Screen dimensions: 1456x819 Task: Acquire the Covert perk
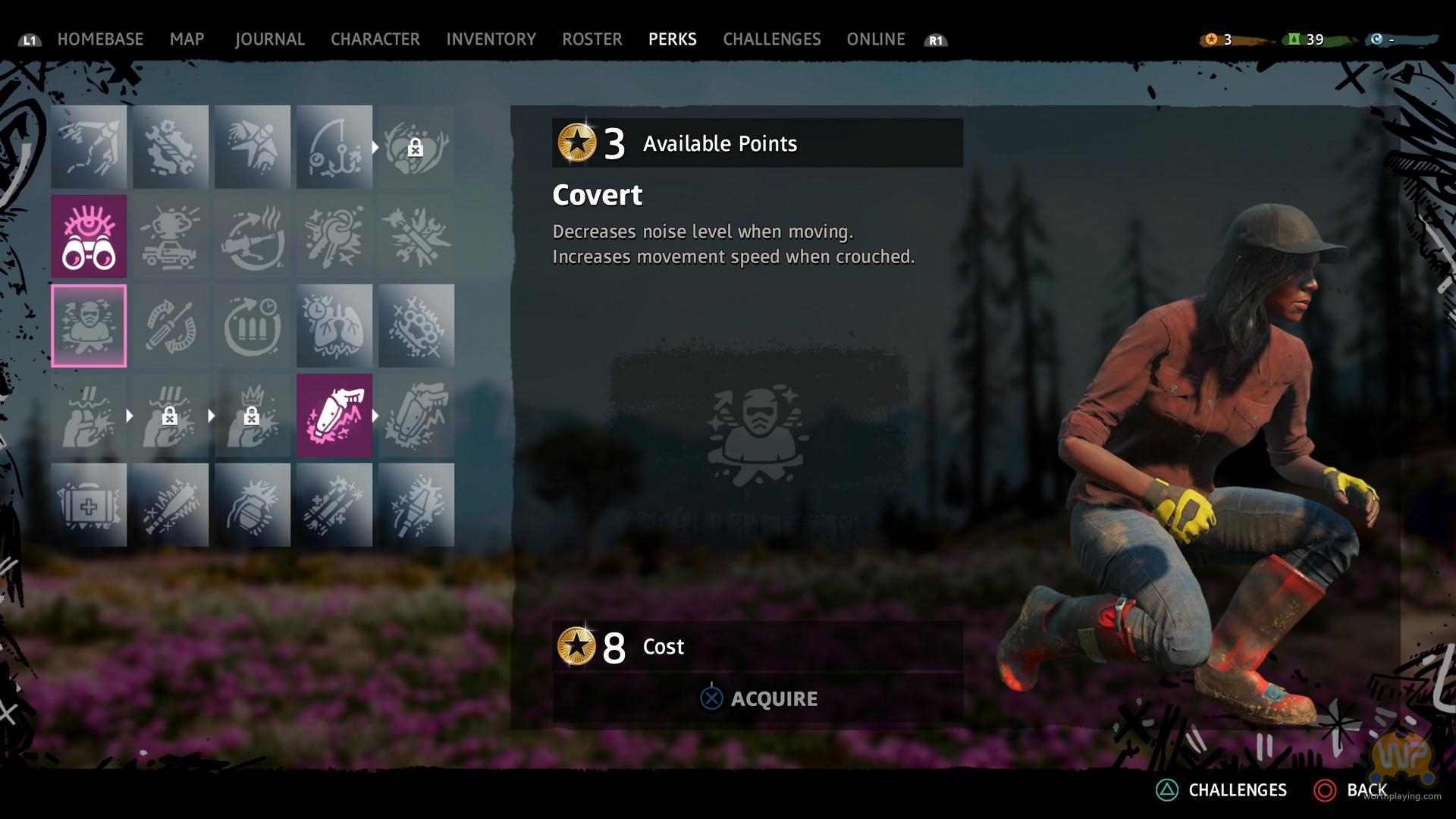(x=758, y=698)
